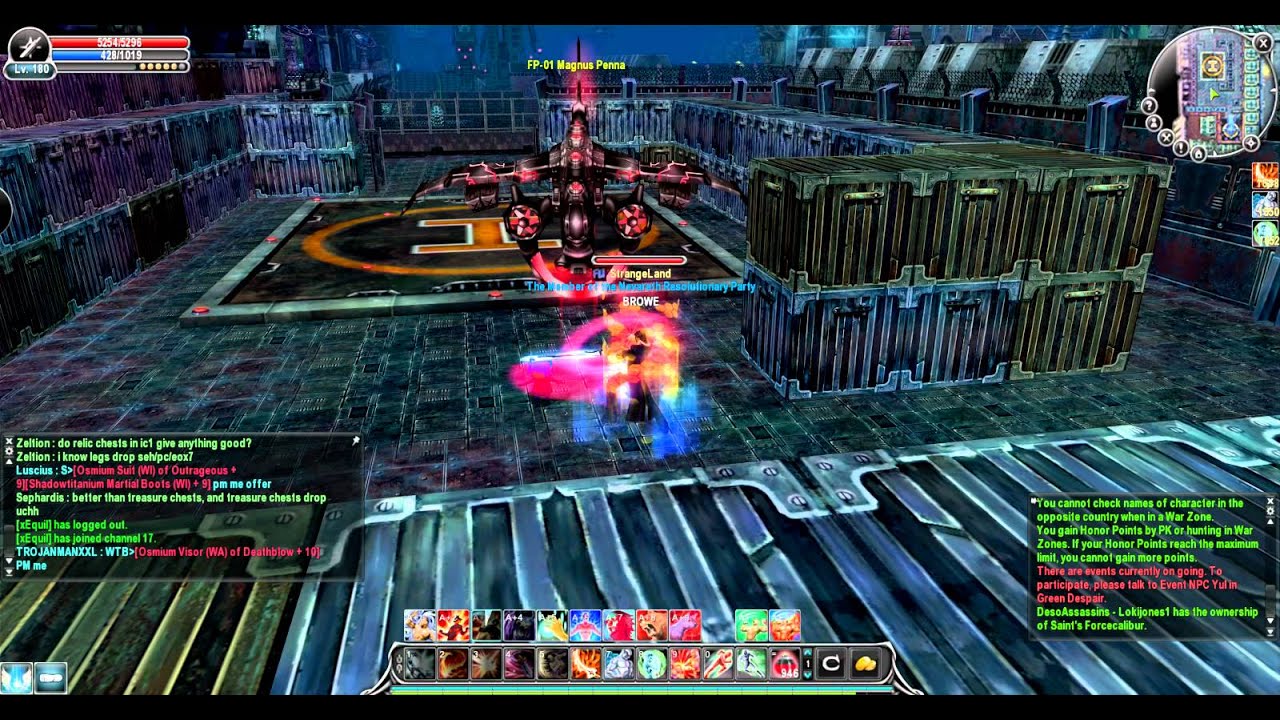1280x720 pixels.
Task: Click the green muscular figure buff icon
Action: tap(751, 625)
